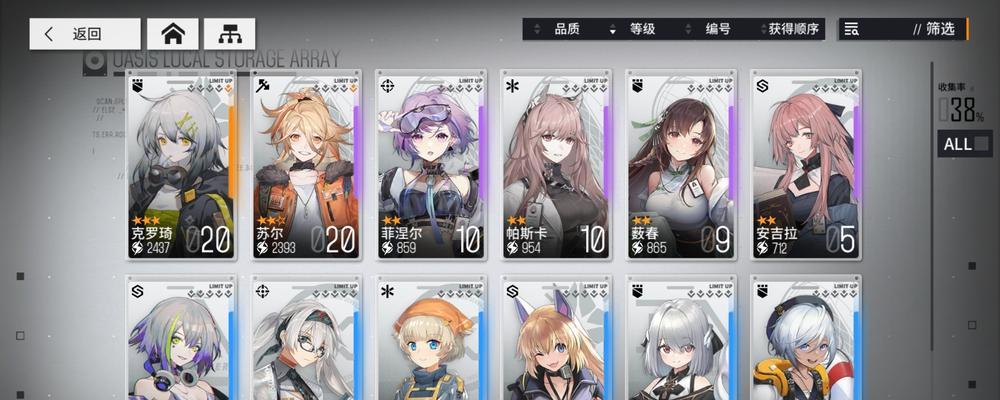Open the home screen icon
Viewport: 1000px width, 400px height.
[x=173, y=33]
